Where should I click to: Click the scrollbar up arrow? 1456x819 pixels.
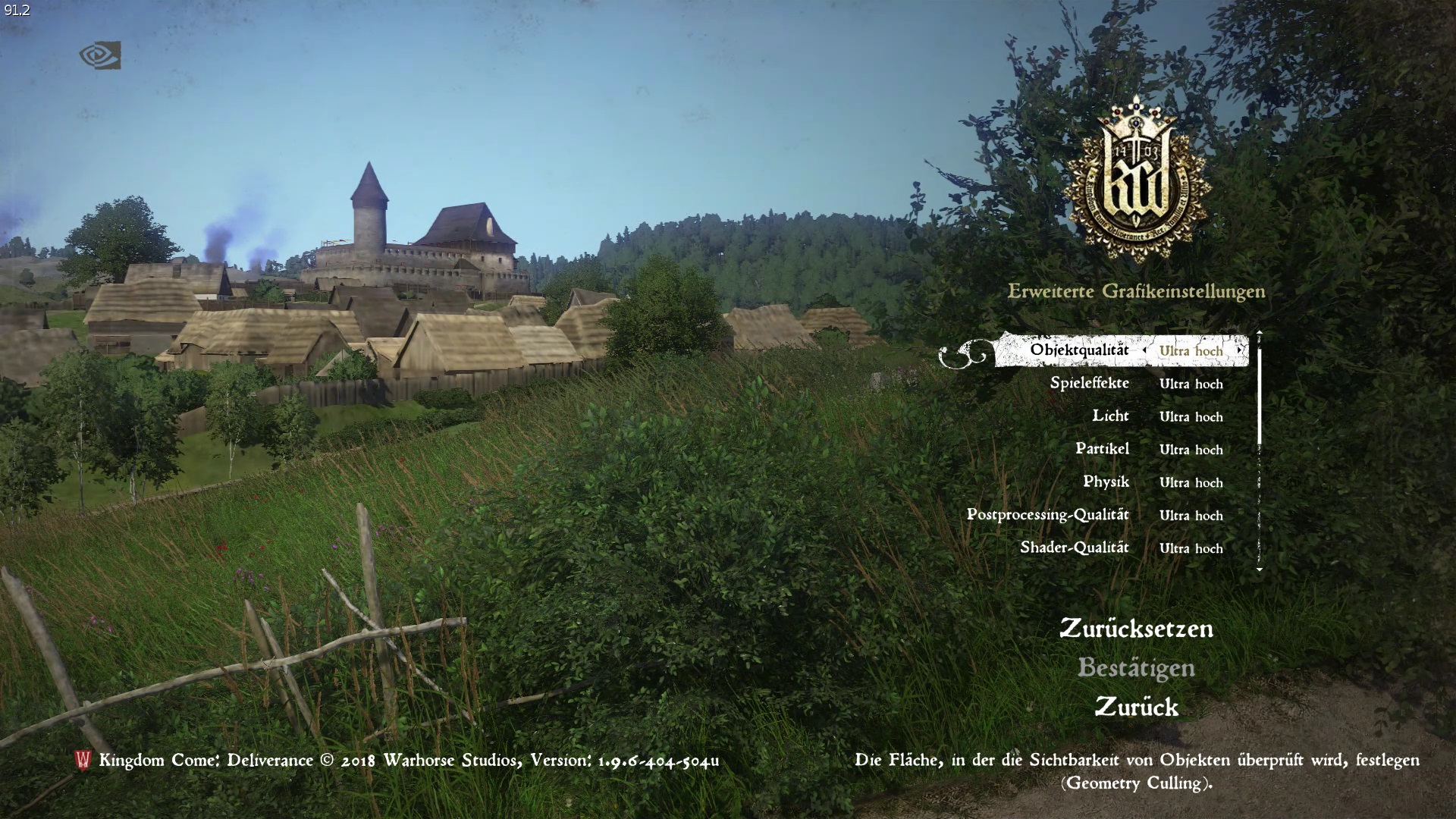pos(1259,331)
